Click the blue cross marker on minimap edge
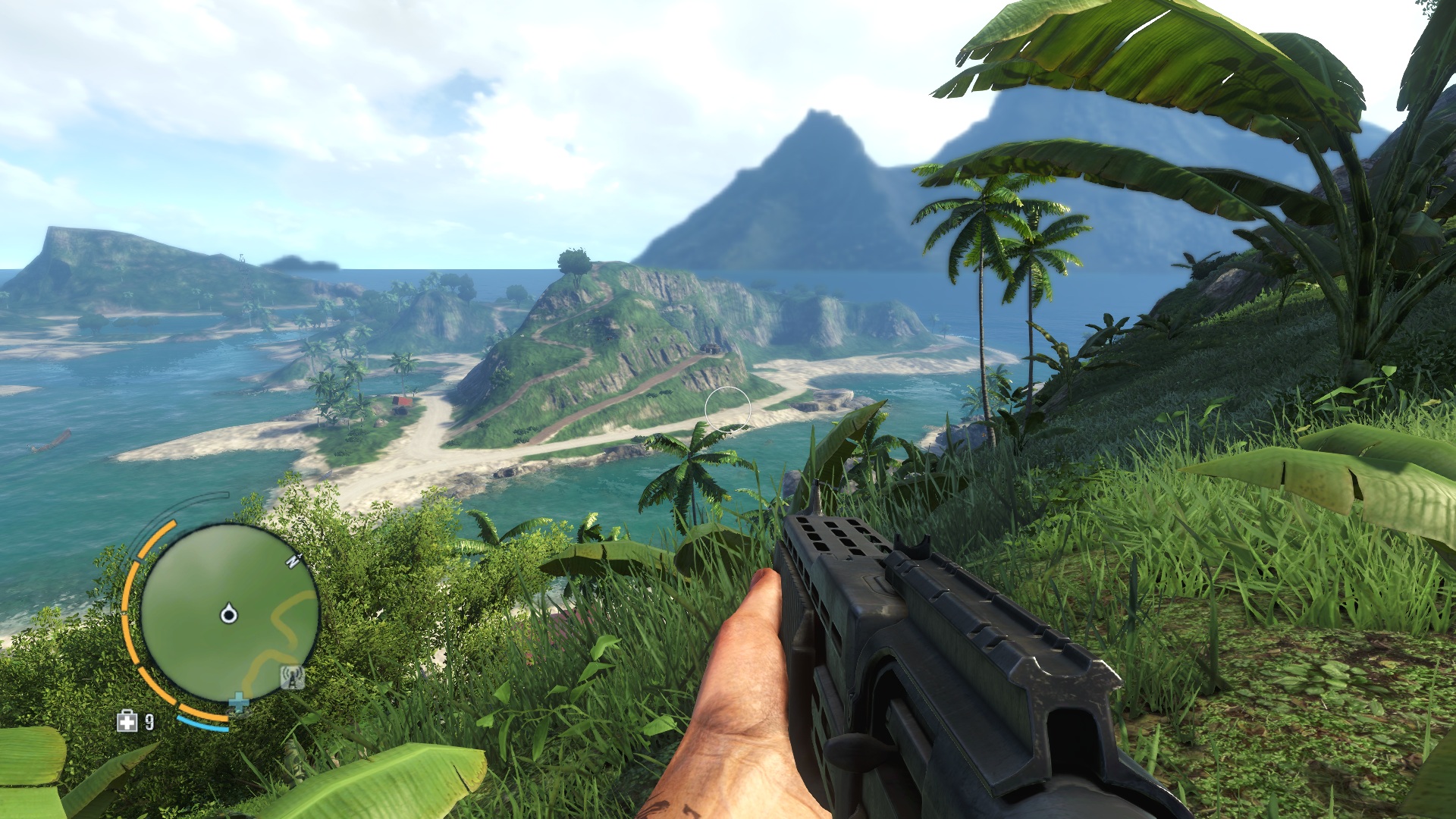 tap(238, 703)
